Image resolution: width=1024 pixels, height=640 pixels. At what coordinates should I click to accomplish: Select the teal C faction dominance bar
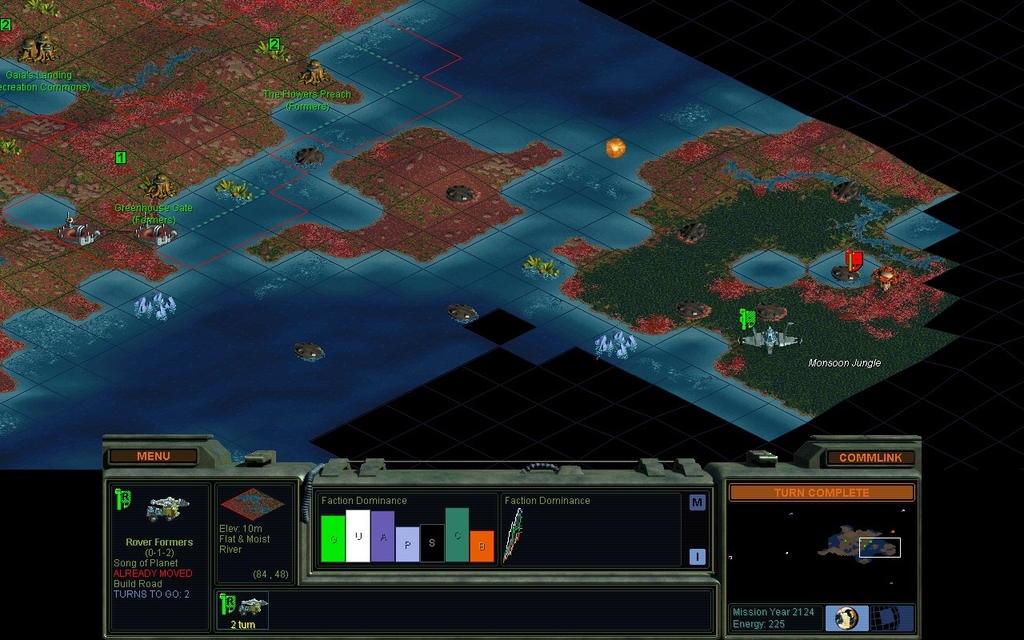click(457, 535)
